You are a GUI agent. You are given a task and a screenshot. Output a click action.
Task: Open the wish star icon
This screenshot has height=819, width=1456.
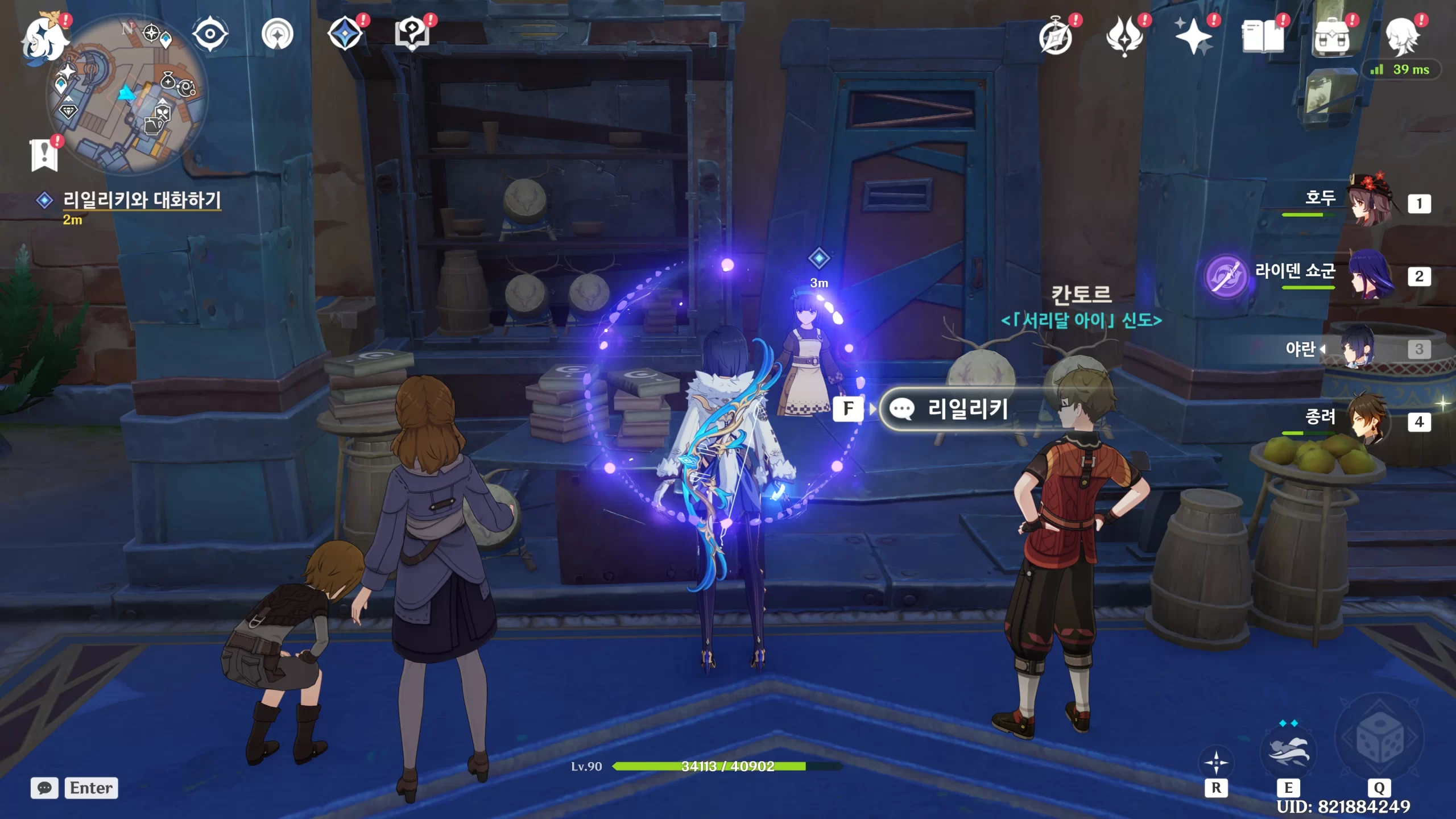(x=1193, y=37)
